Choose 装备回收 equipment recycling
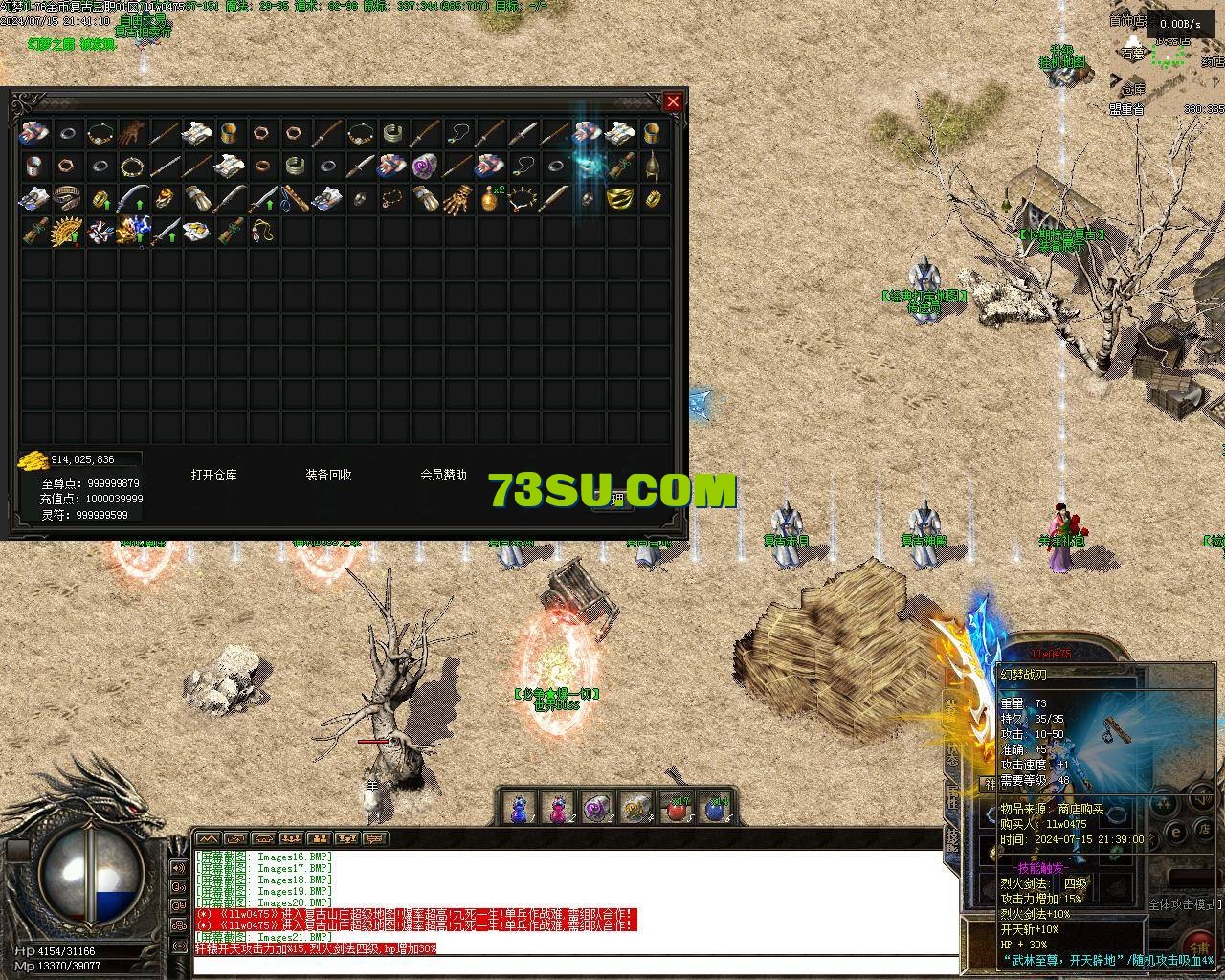The image size is (1225, 980). pos(328,475)
